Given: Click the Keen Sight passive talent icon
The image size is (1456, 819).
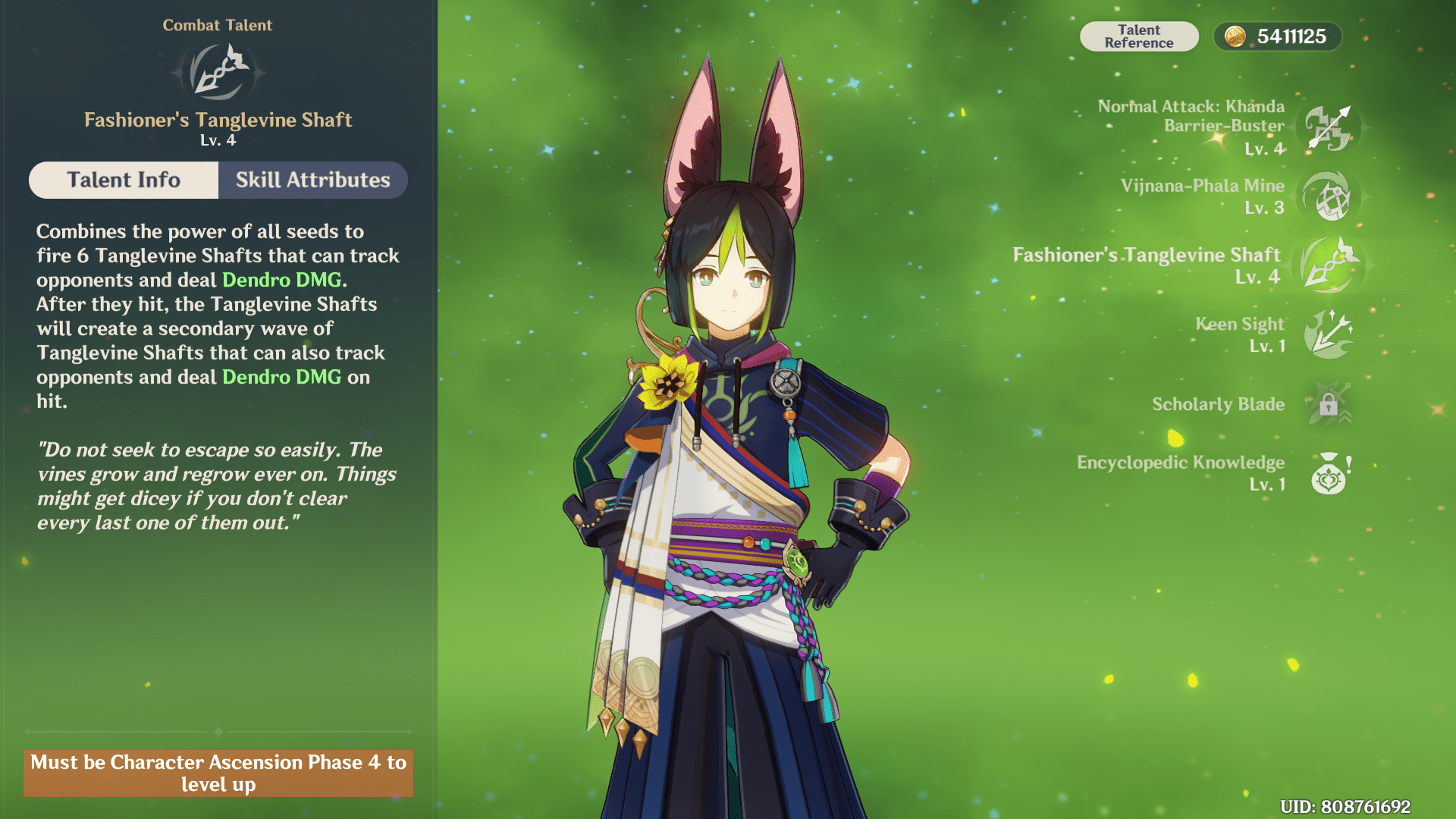Looking at the screenshot, I should [1328, 334].
